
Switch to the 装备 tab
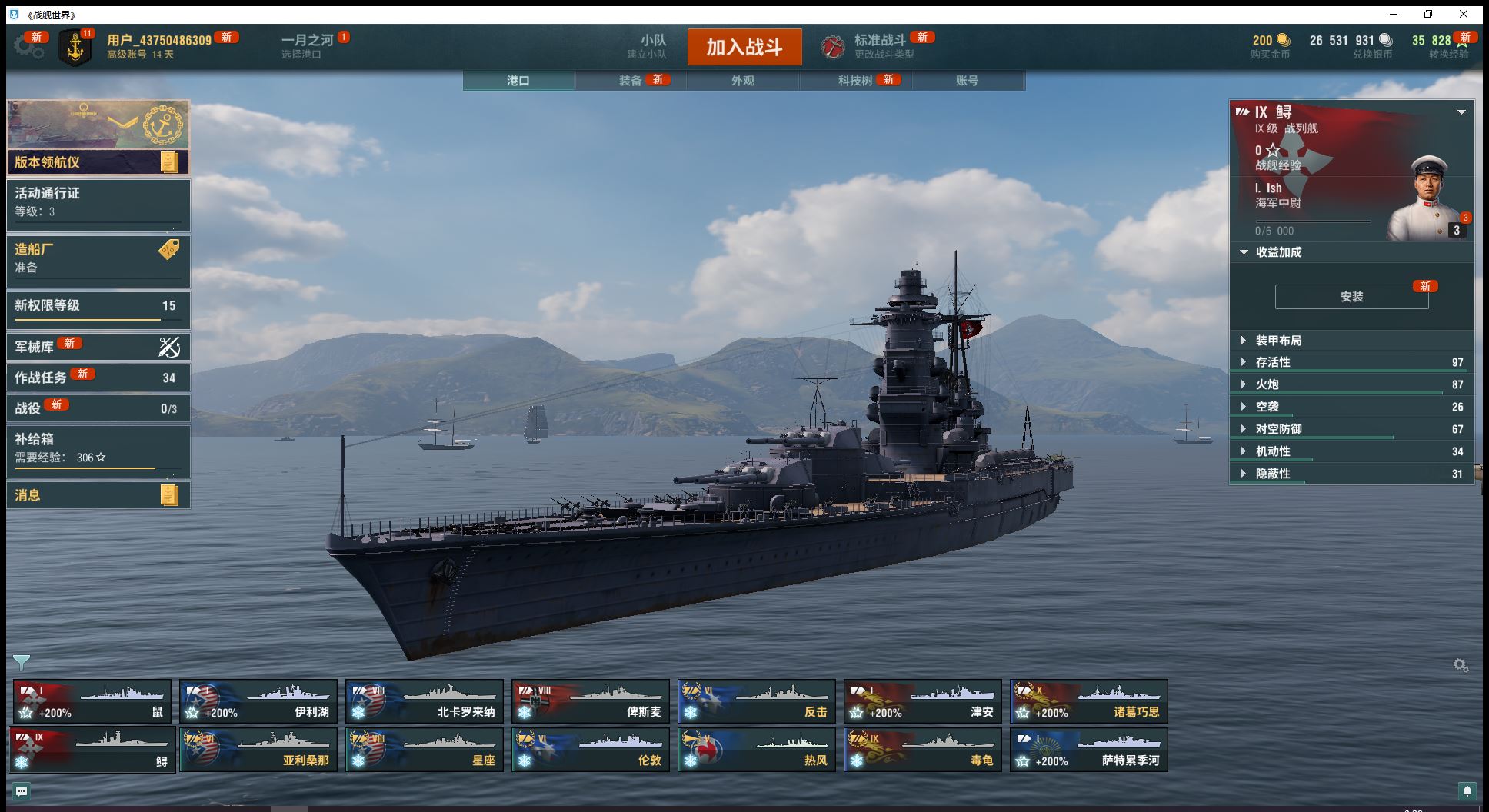631,81
